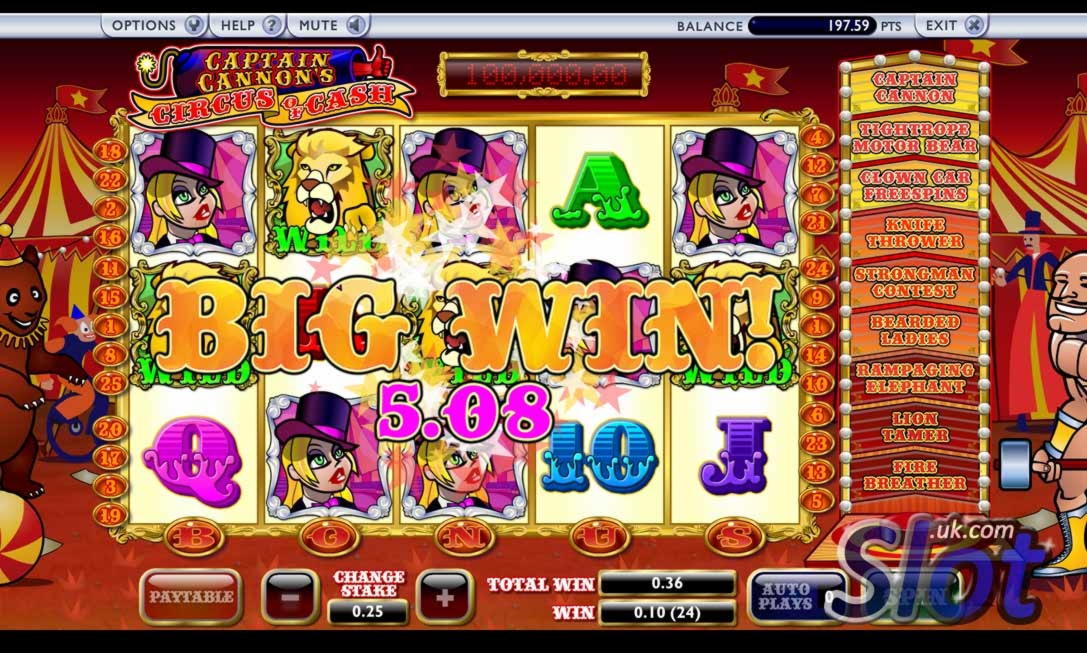This screenshot has width=1087, height=653.
Task: Activate the Auto Plays button
Action: (x=785, y=597)
